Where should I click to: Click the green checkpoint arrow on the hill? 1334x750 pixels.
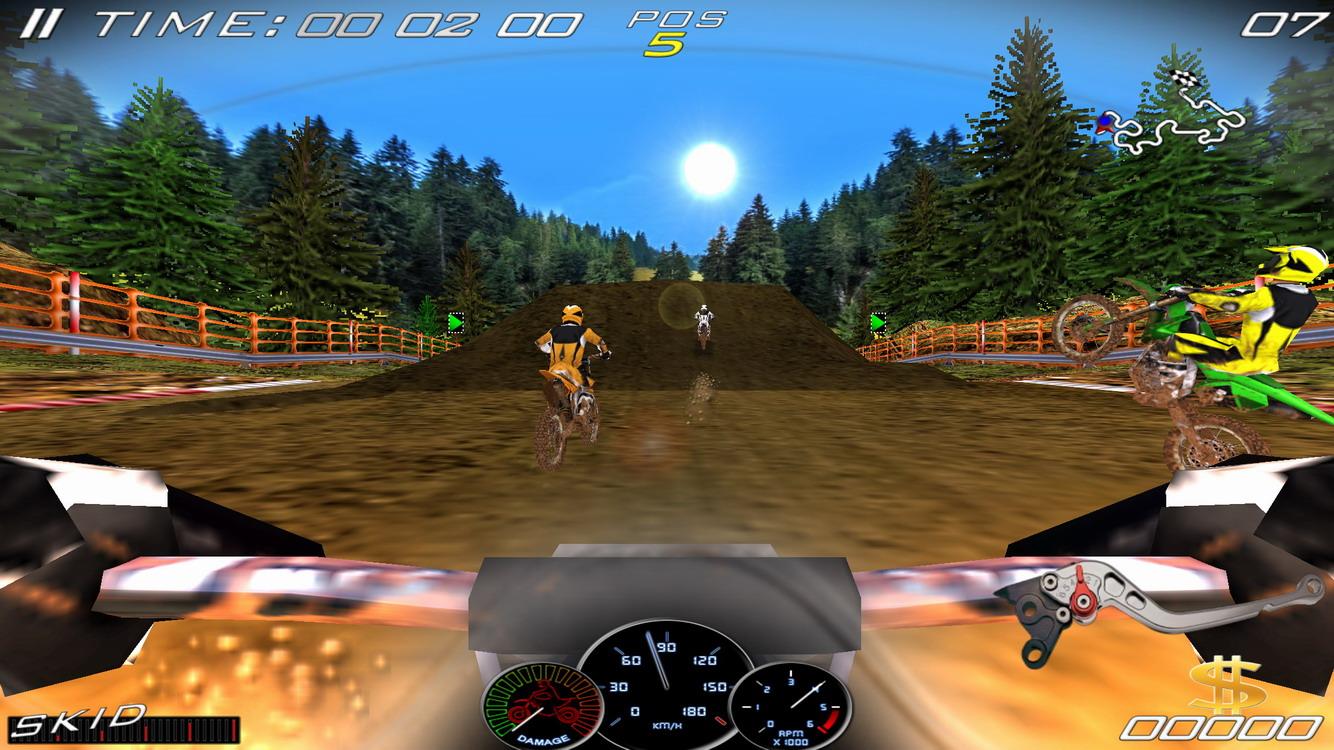pos(879,323)
